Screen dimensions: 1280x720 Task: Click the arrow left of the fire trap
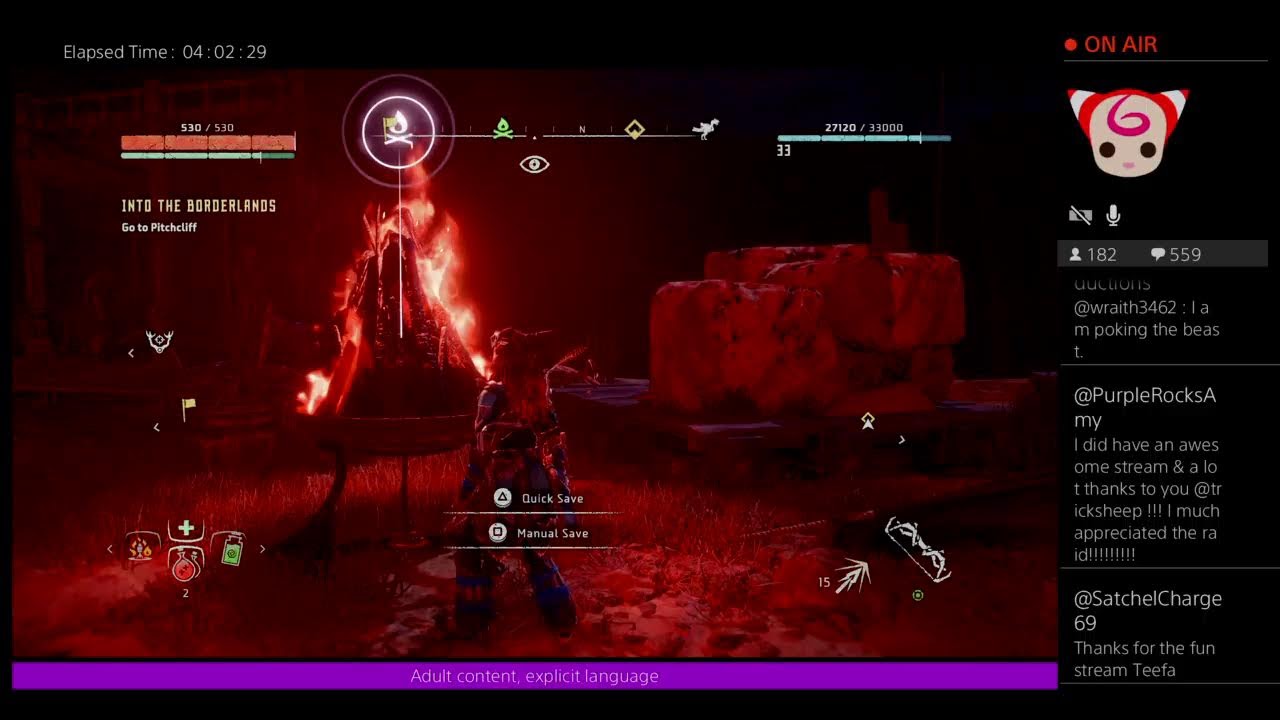(110, 548)
